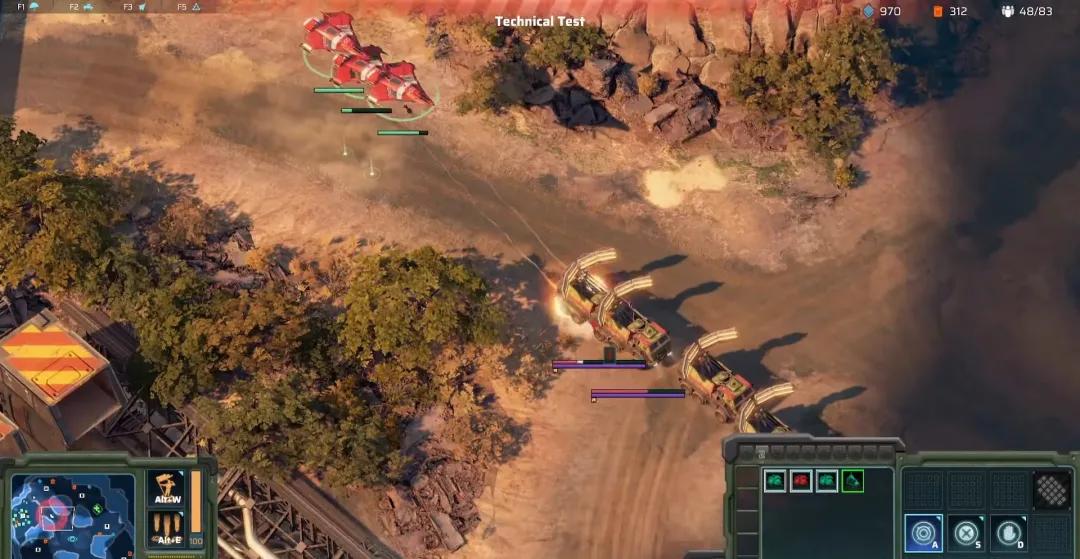Choose the stop command with X icon

(x=966, y=532)
